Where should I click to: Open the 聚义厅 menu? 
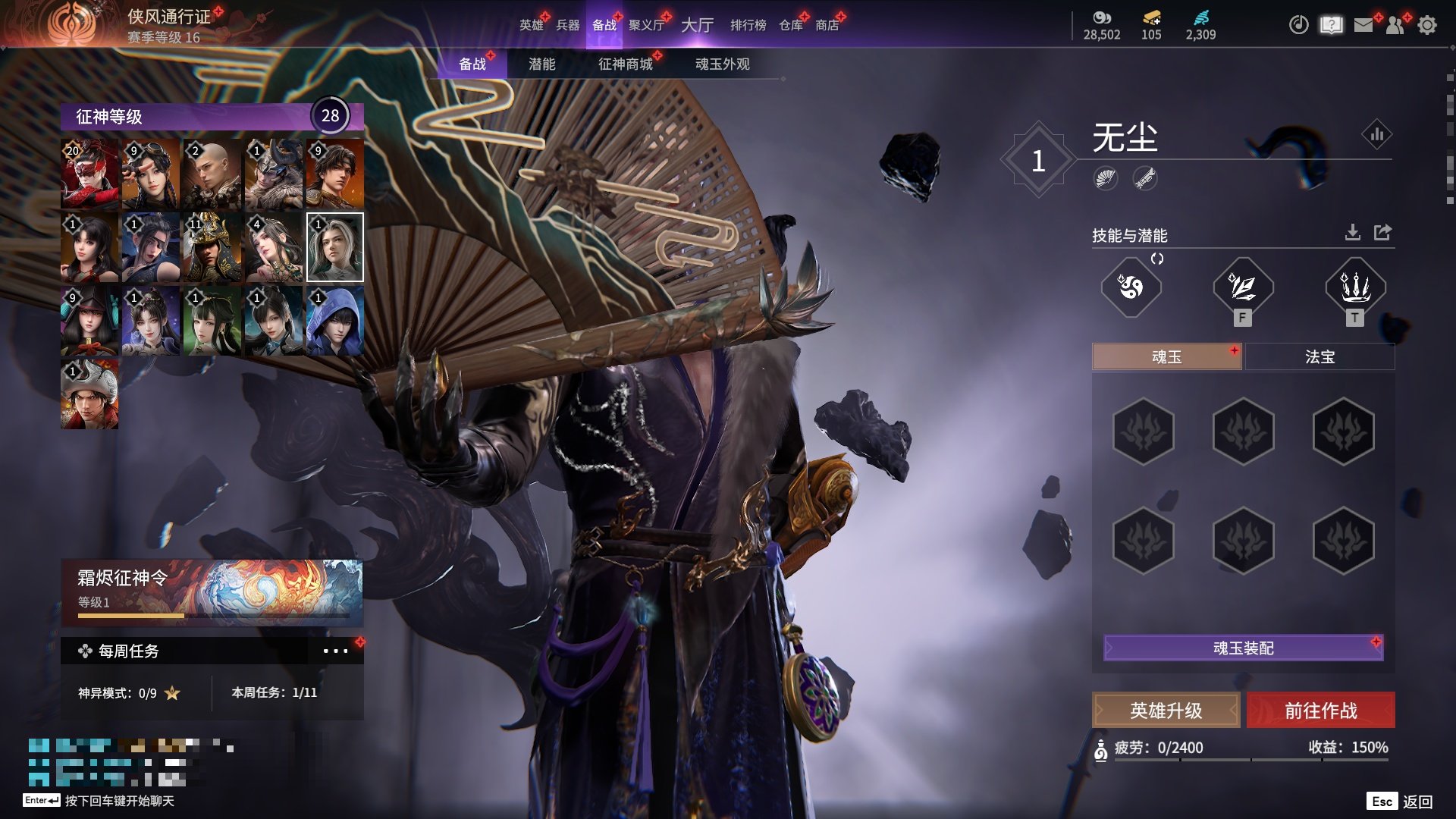pos(646,25)
